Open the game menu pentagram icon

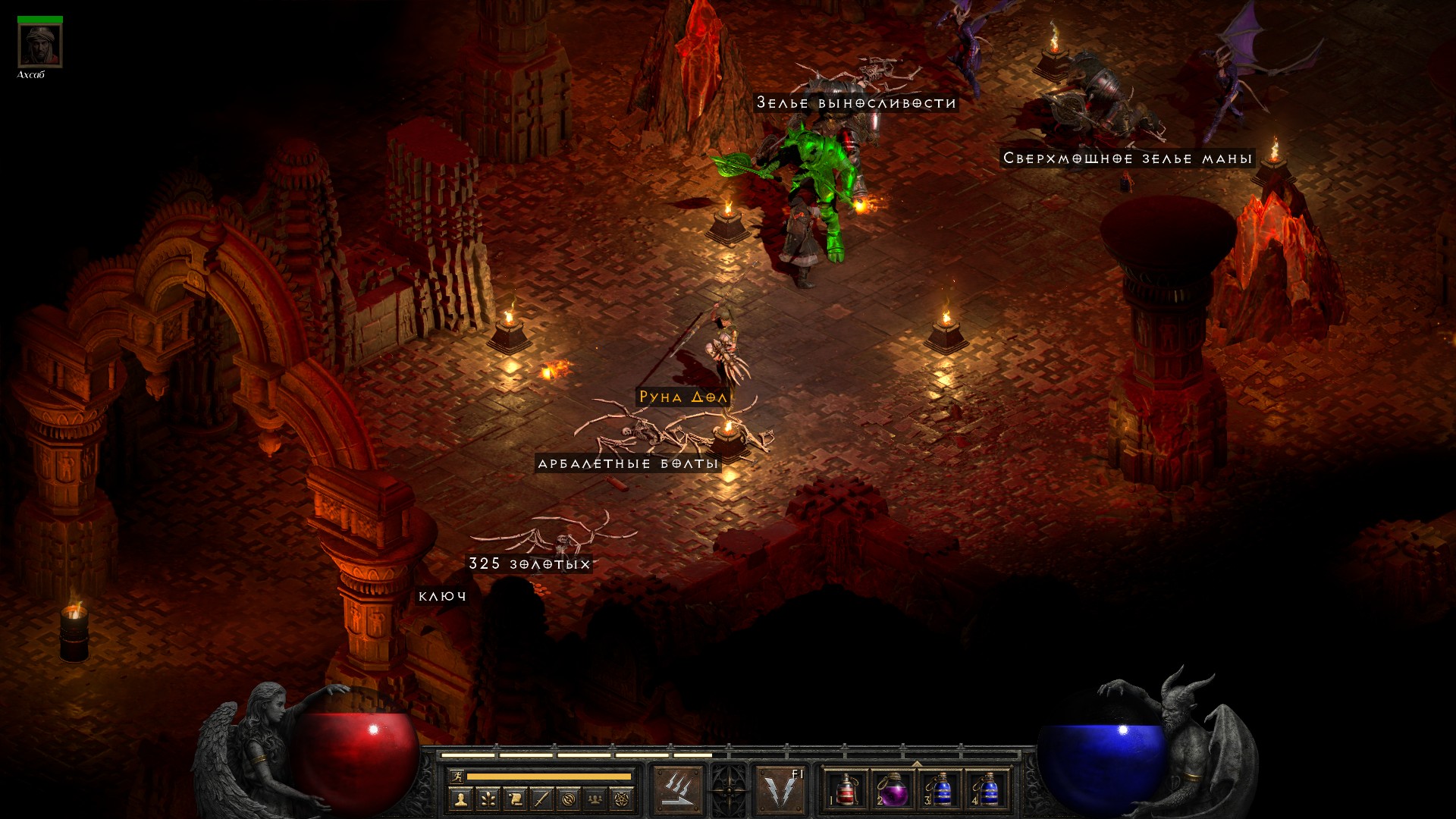[623, 799]
